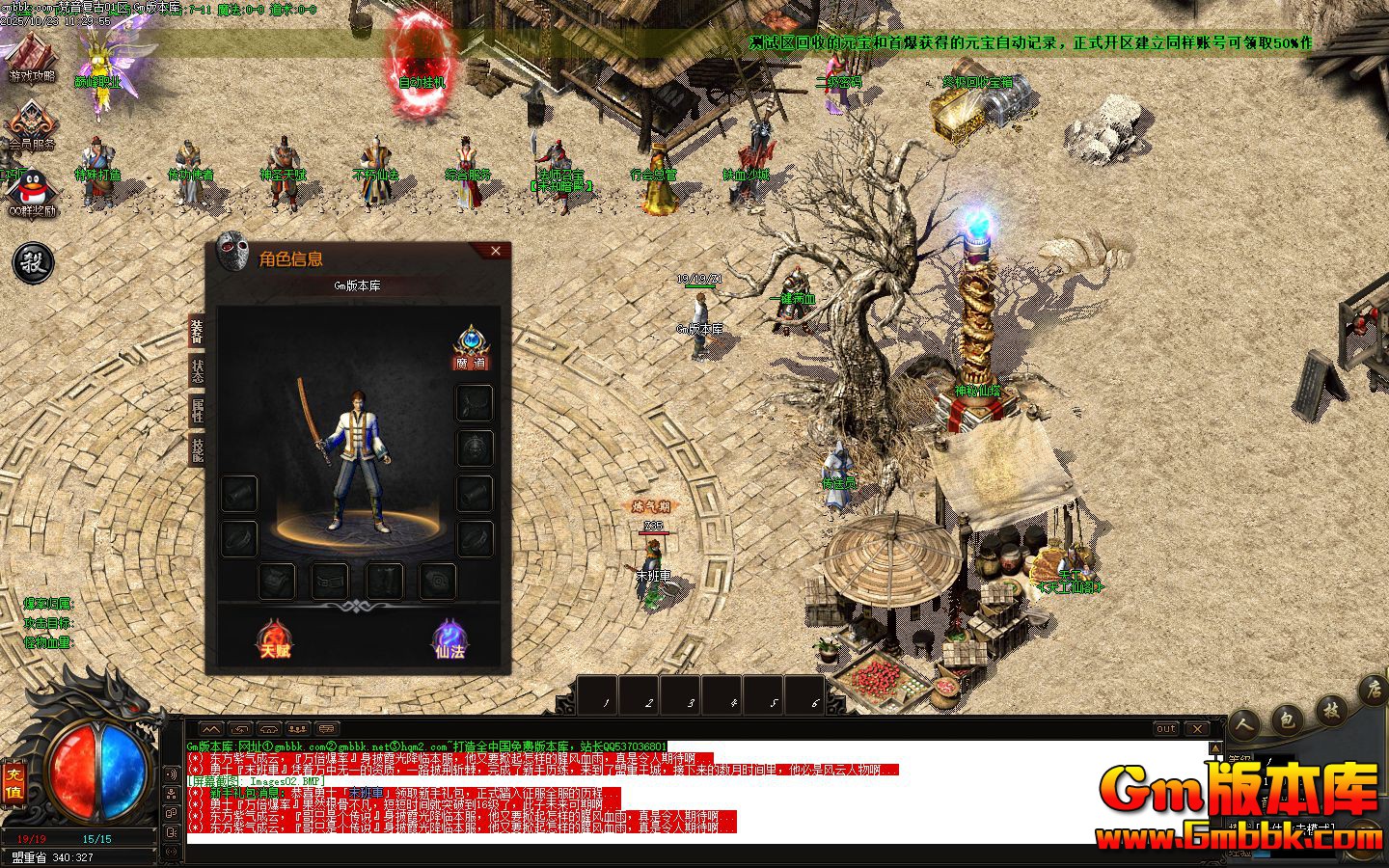Close the chat panel with X
Screen dimensions: 1389x868
point(1196,729)
